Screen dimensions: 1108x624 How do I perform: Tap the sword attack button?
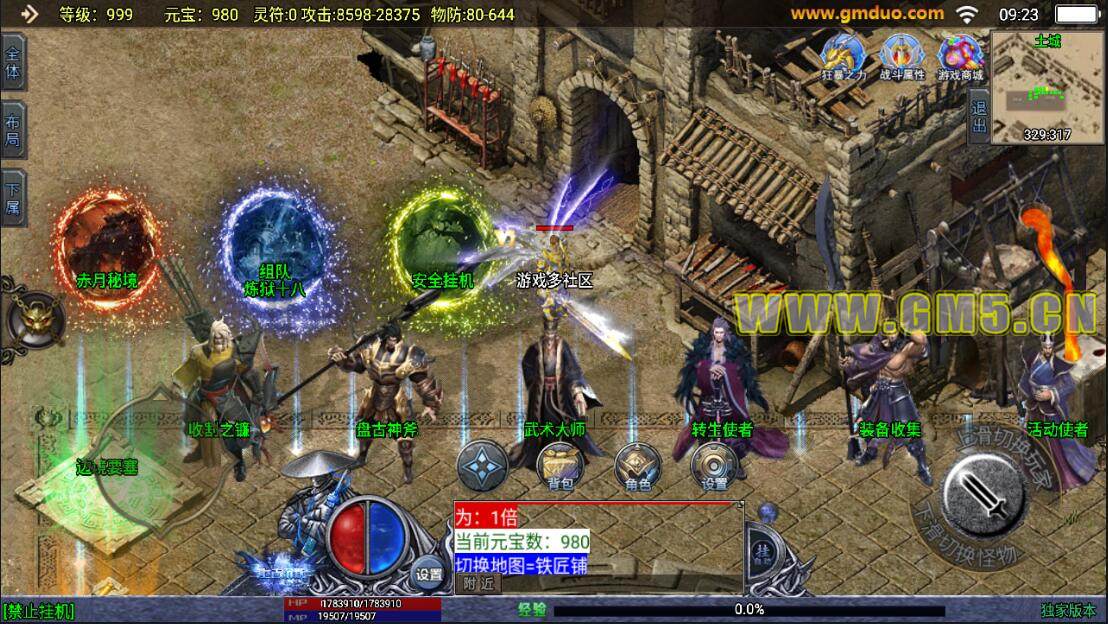[x=985, y=494]
